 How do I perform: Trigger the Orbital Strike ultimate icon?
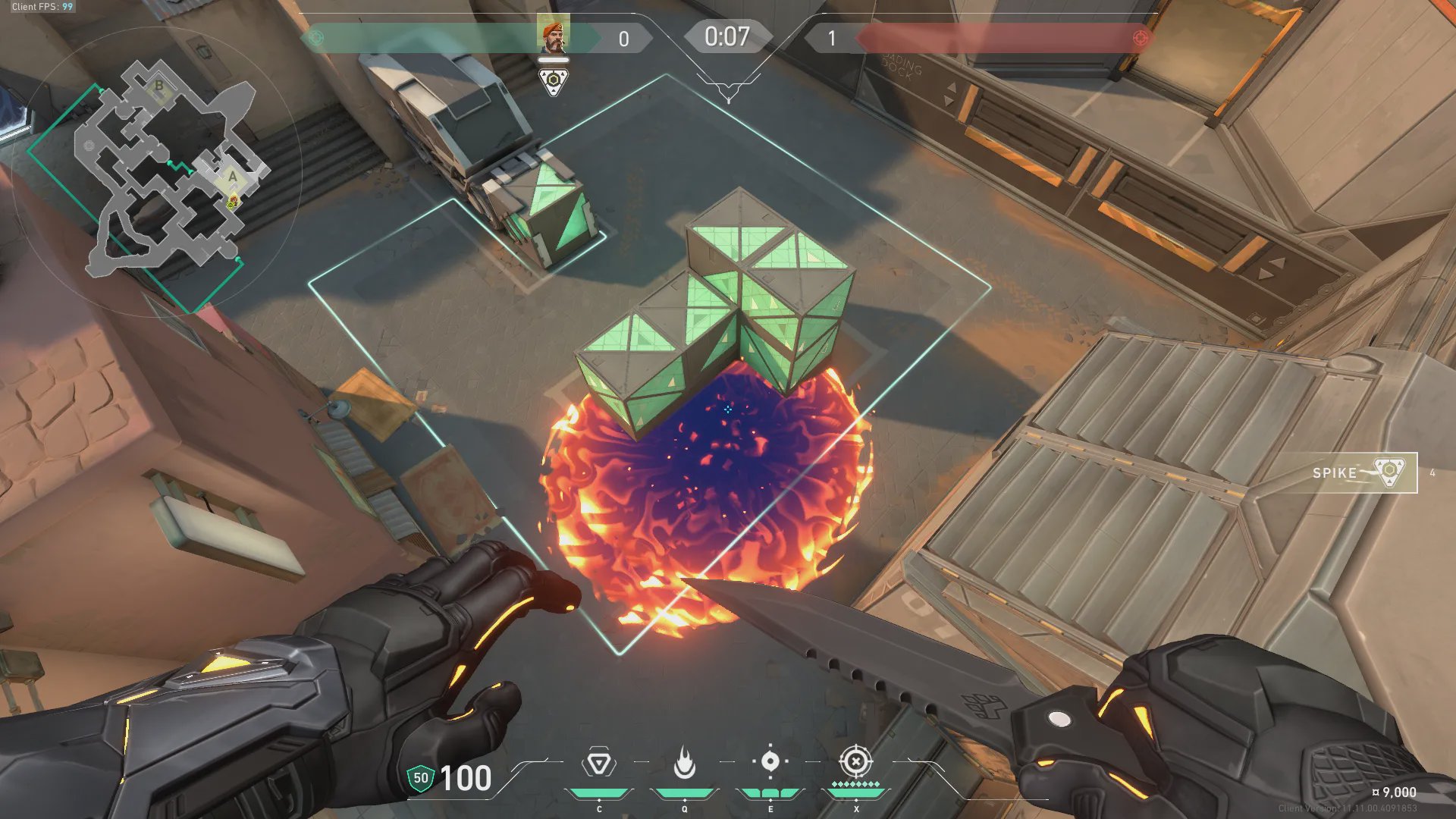click(855, 761)
